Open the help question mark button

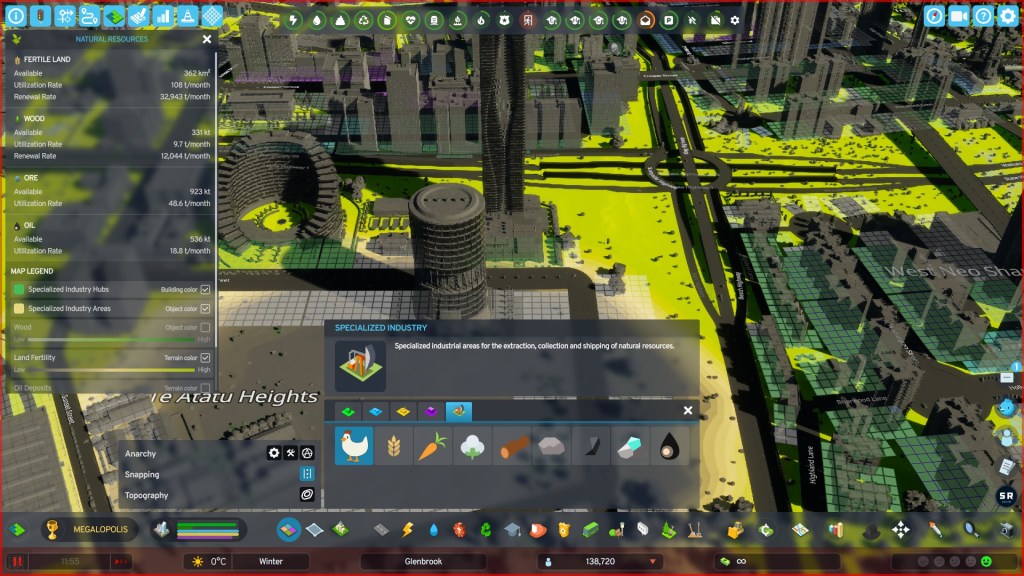tap(983, 16)
